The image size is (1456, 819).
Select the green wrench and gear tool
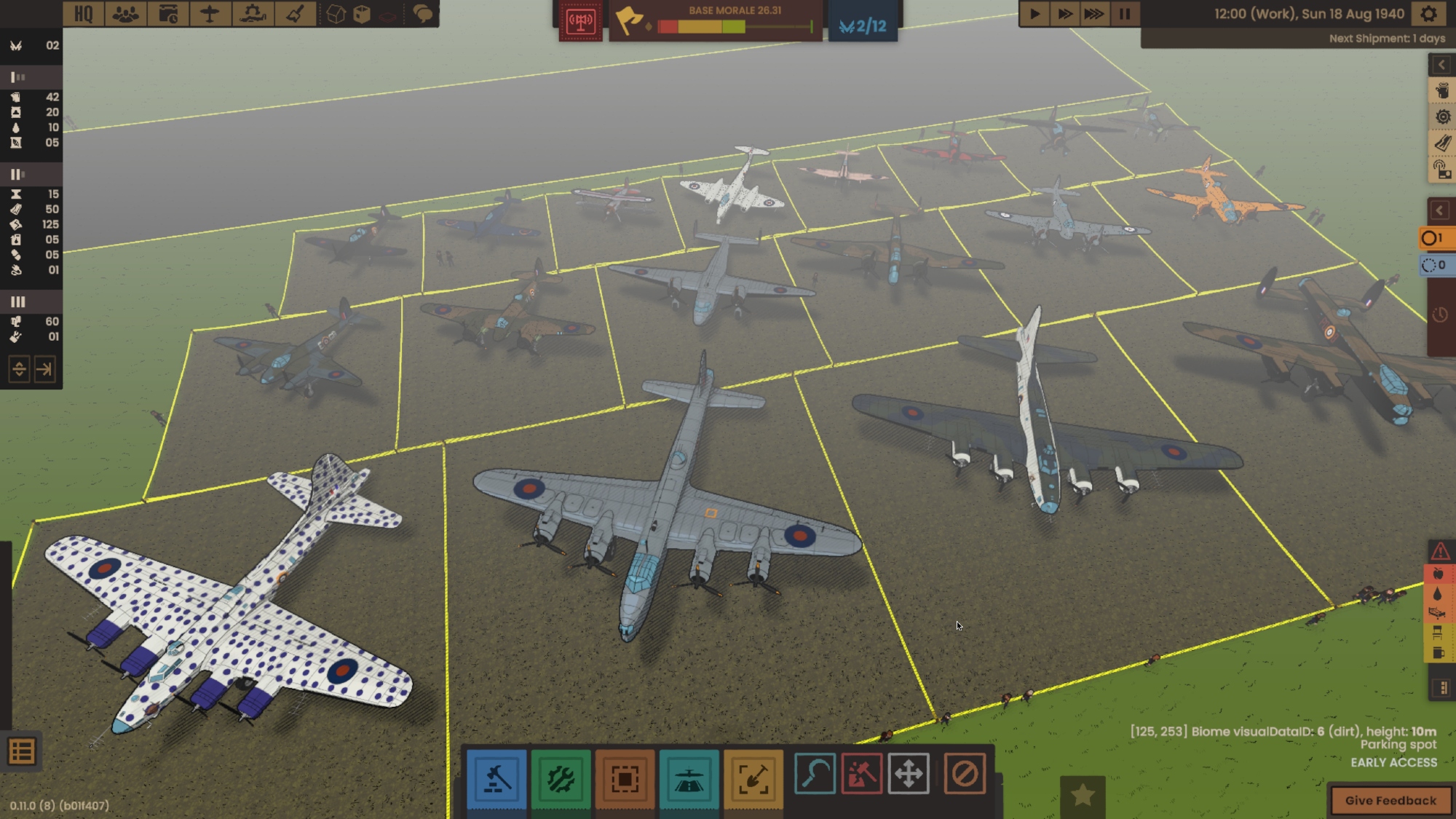[561, 778]
